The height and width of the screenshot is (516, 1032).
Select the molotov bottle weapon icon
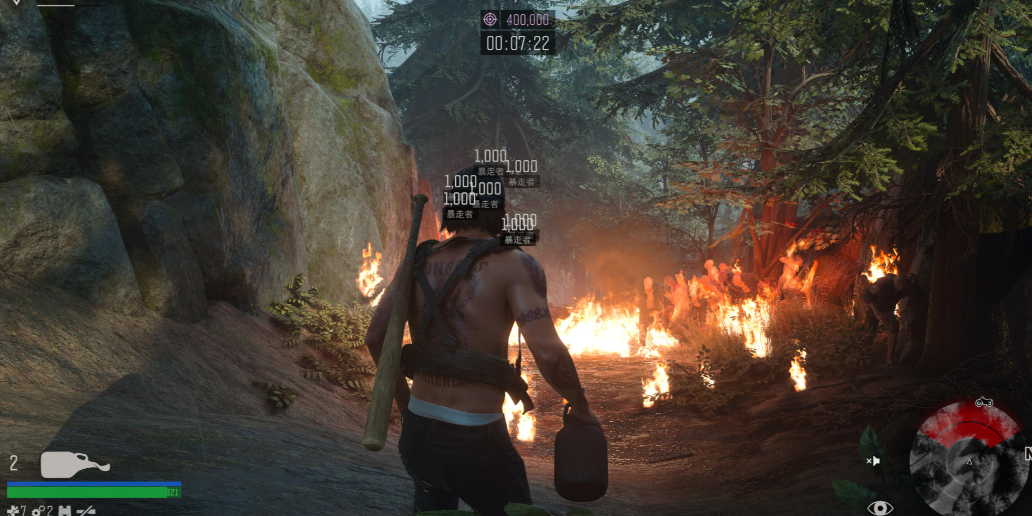click(x=74, y=465)
